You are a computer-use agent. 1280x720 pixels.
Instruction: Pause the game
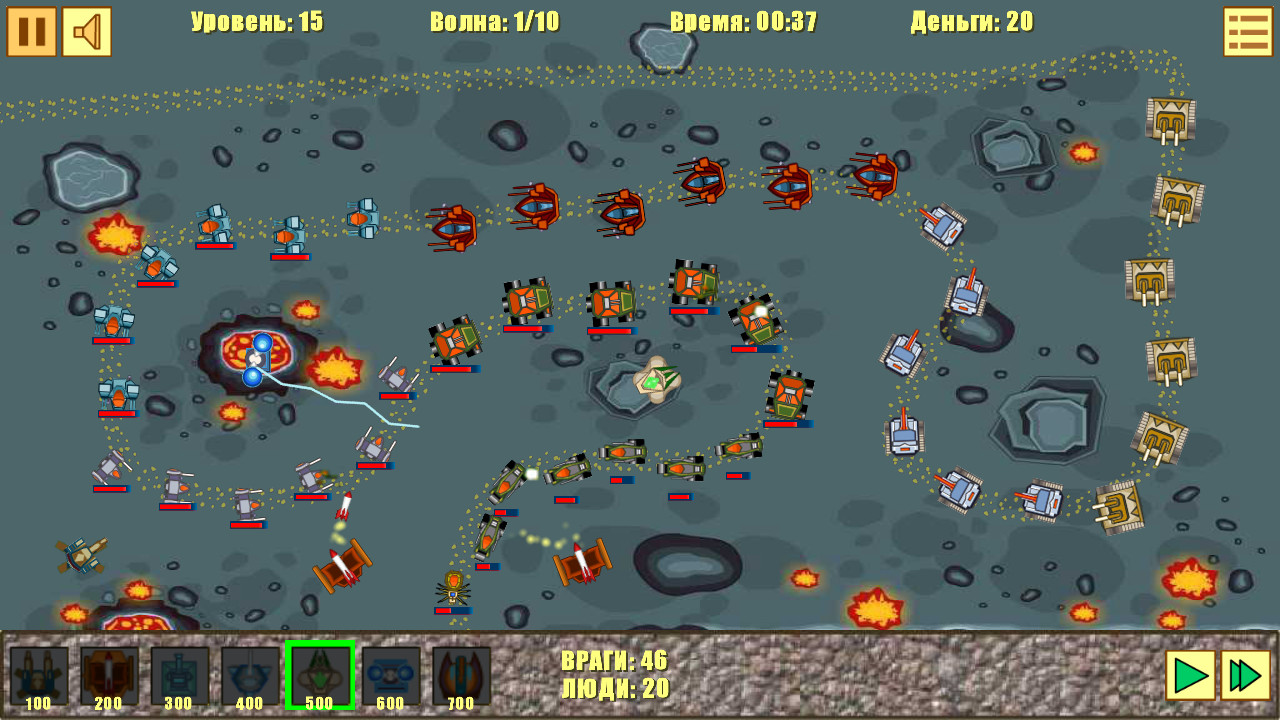[x=30, y=33]
